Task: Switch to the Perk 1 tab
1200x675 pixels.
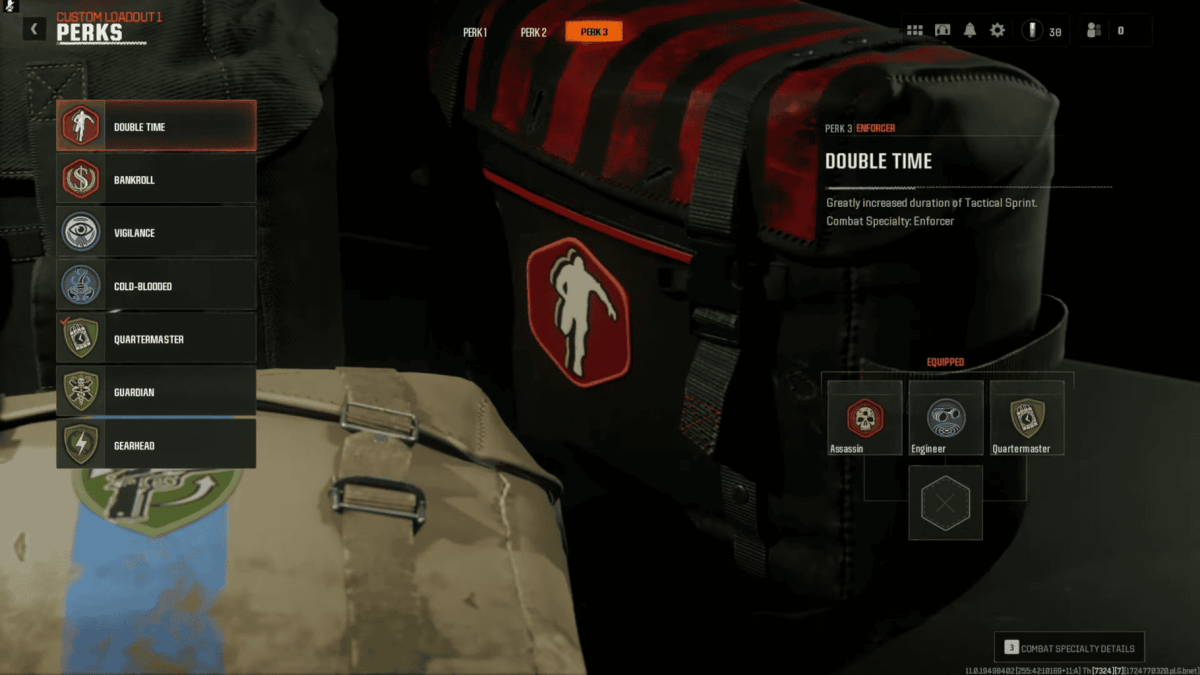Action: (x=475, y=32)
